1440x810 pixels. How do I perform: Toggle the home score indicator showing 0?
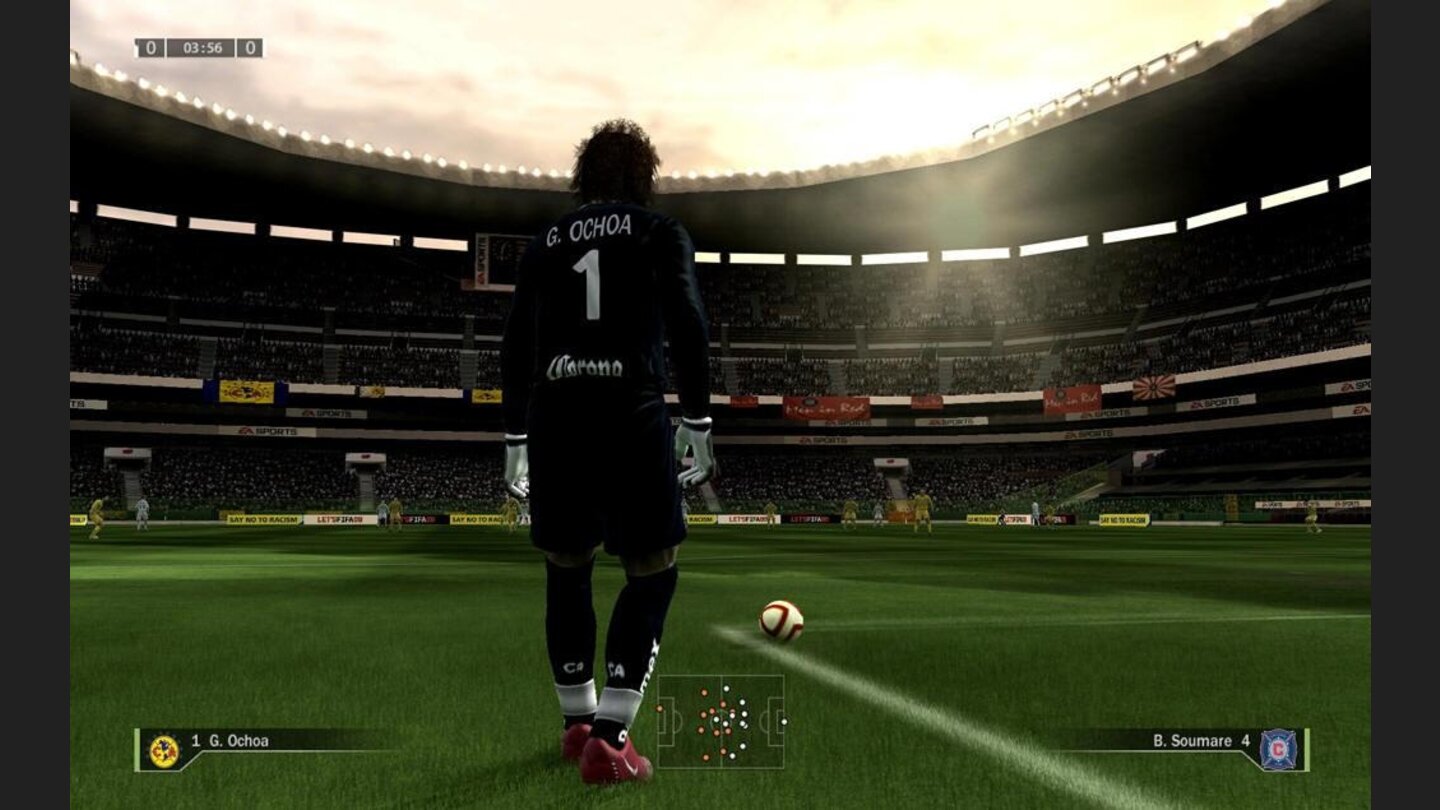[x=150, y=48]
